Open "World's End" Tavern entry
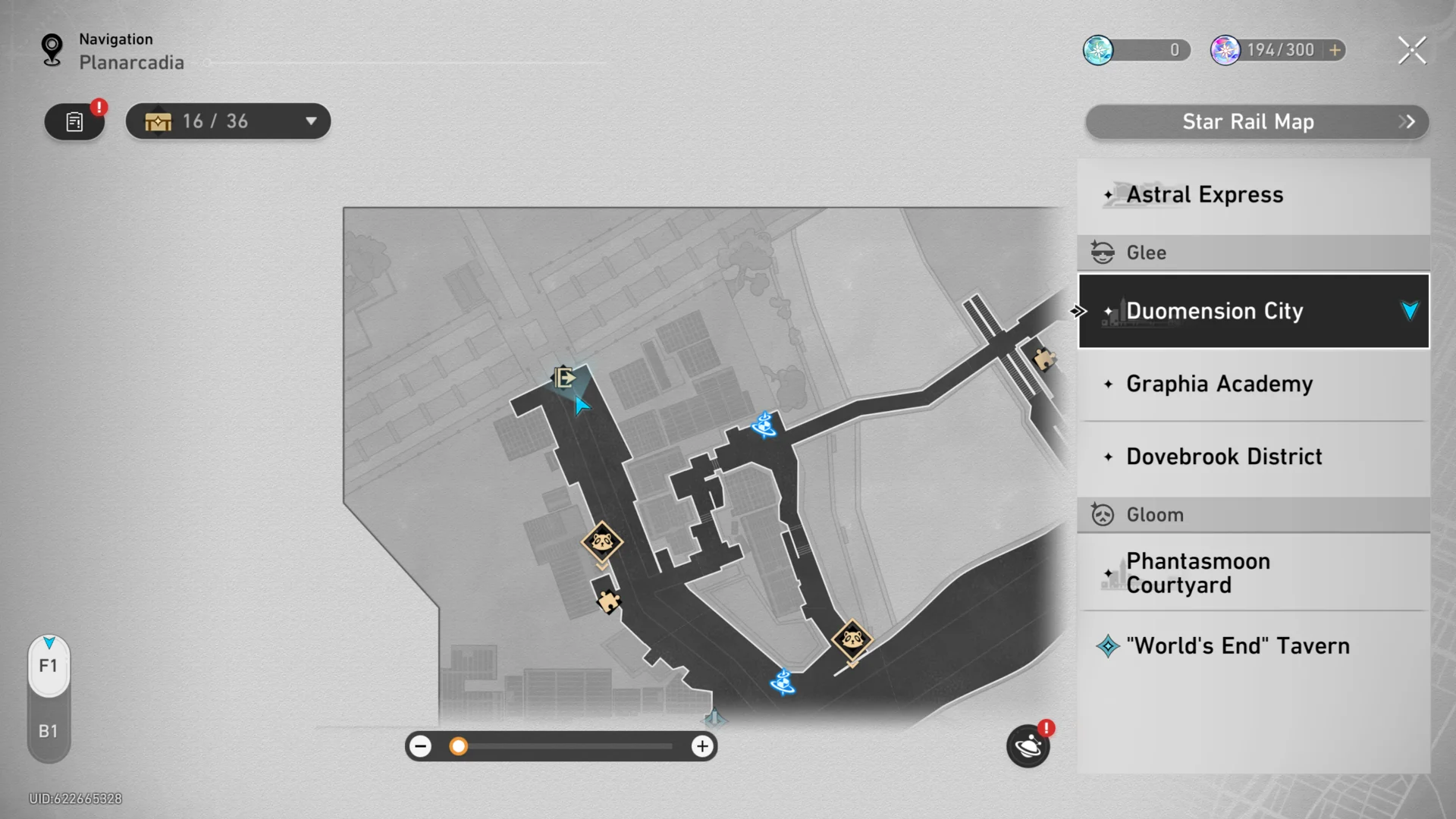Image resolution: width=1456 pixels, height=819 pixels. click(x=1238, y=645)
